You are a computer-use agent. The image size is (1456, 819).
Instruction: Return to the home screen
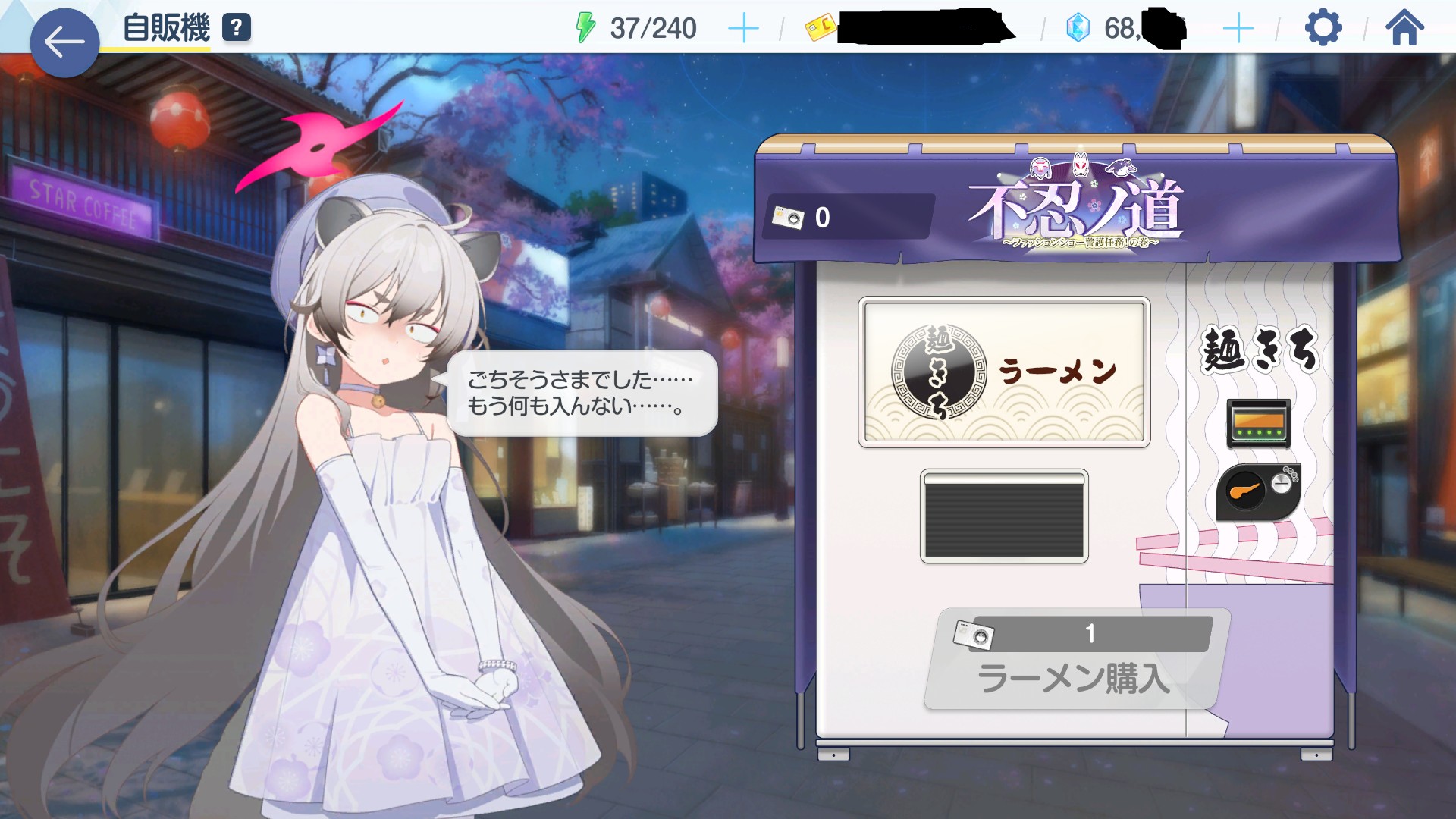click(1404, 29)
